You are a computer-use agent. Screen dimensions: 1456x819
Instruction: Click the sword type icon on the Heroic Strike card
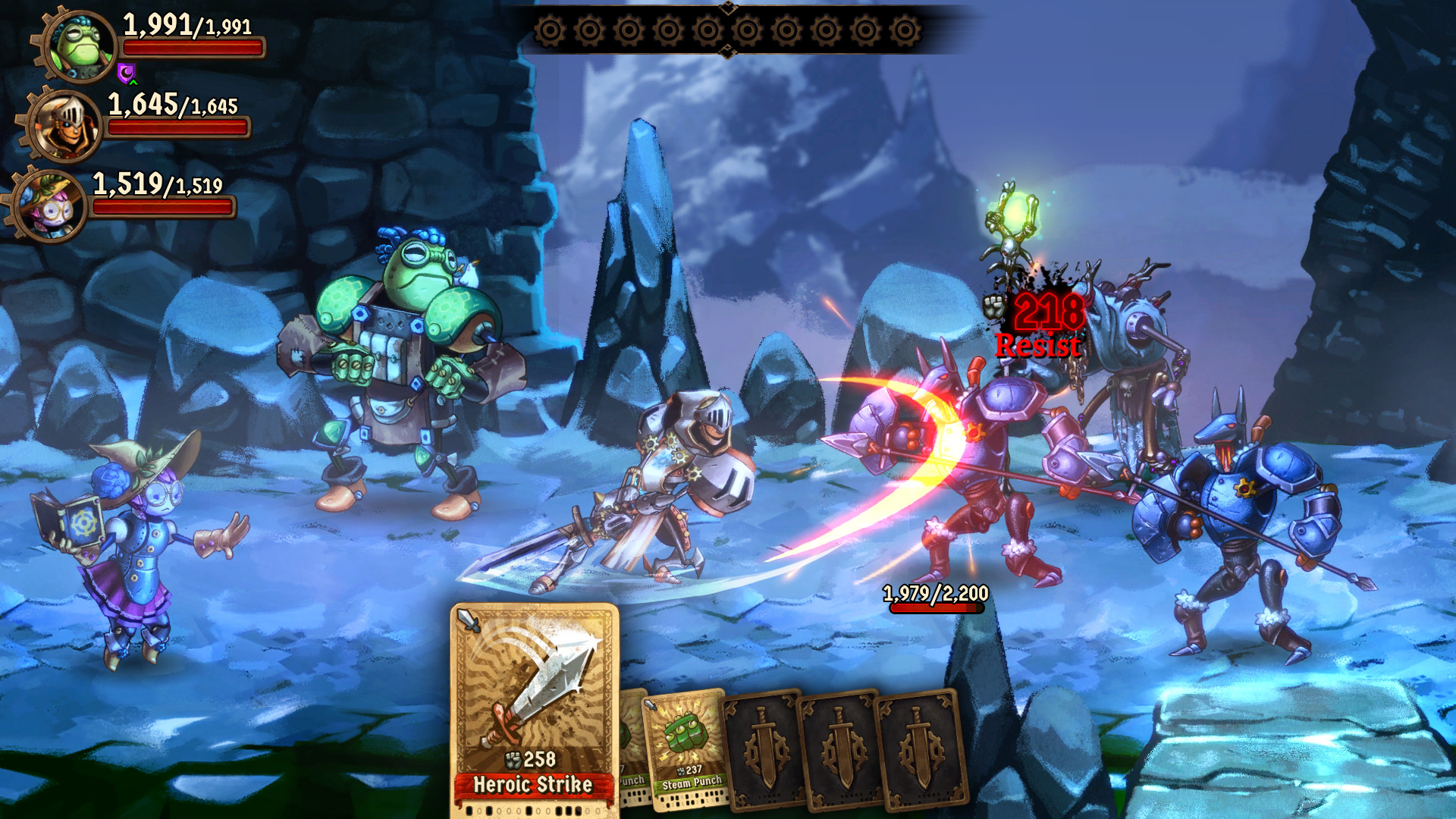468,620
